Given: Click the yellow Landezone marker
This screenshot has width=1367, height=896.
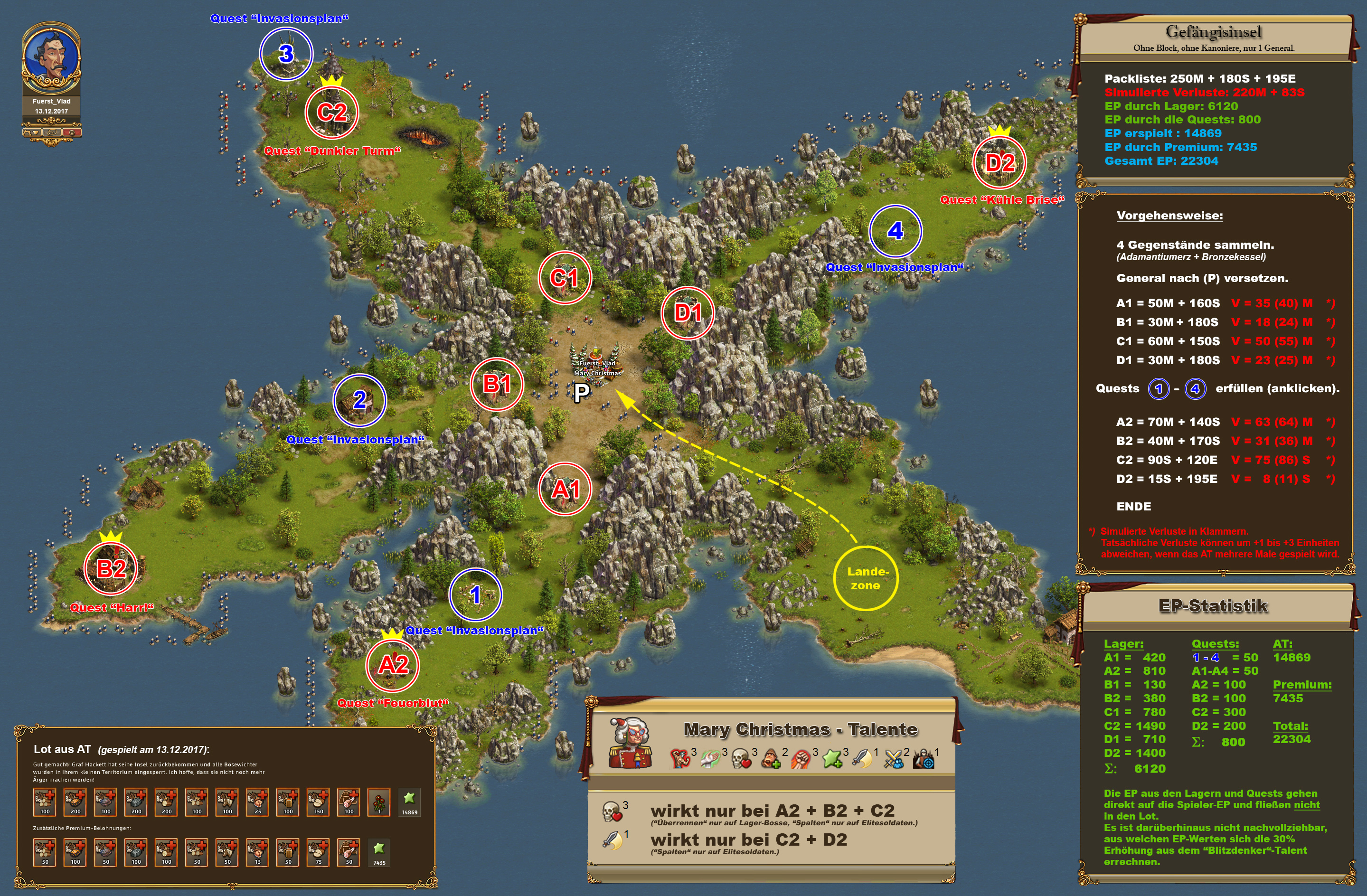Looking at the screenshot, I should coord(865,578).
